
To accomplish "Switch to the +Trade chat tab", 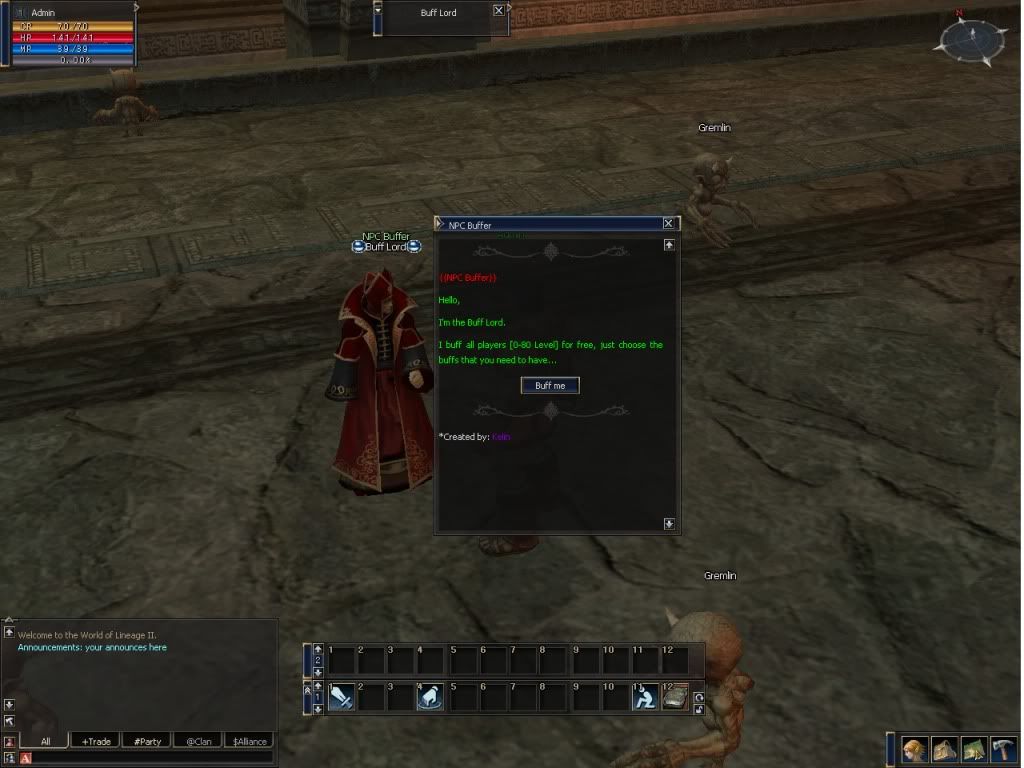I will (96, 741).
